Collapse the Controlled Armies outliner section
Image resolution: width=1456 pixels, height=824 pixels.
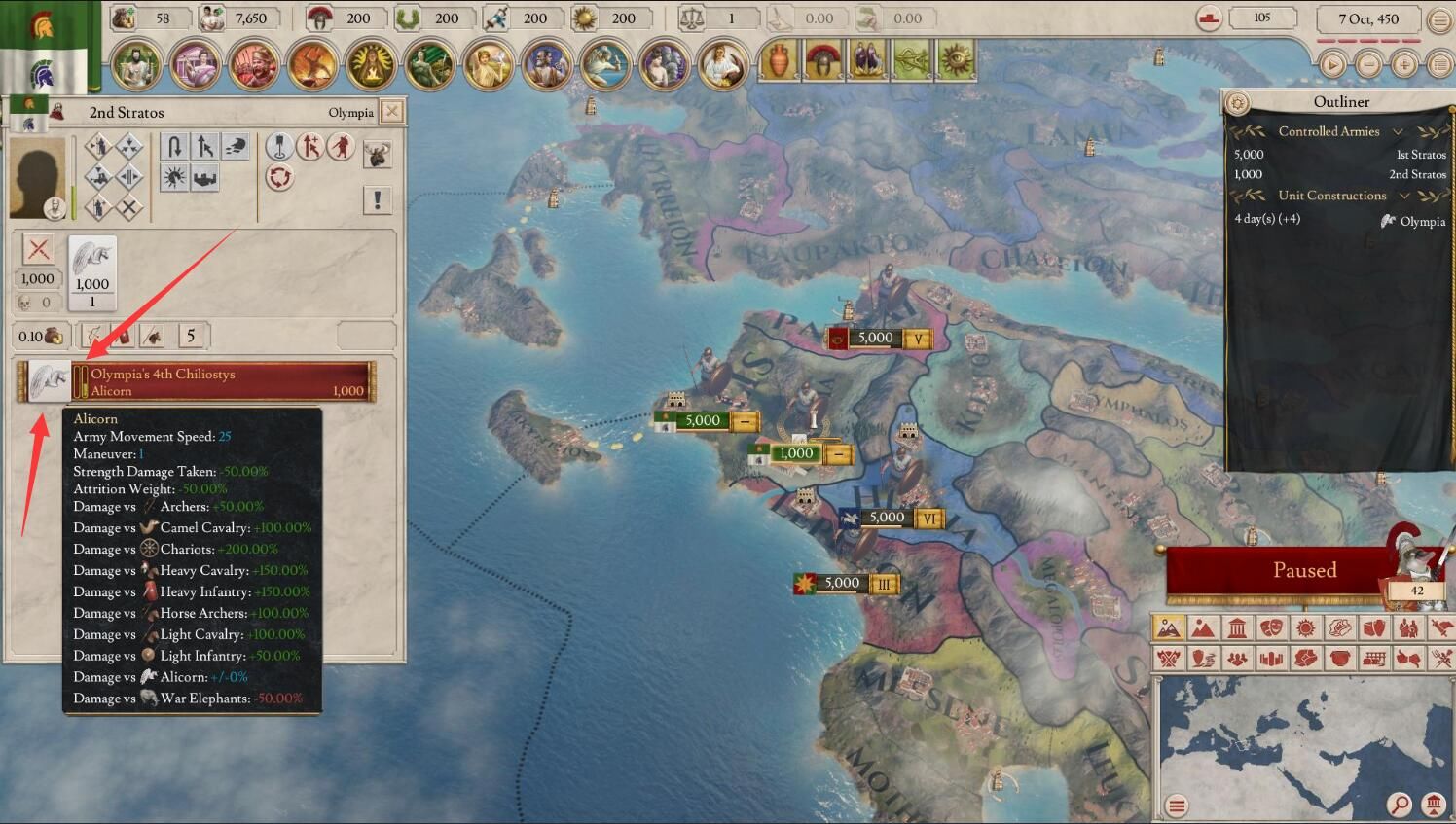tap(1399, 131)
